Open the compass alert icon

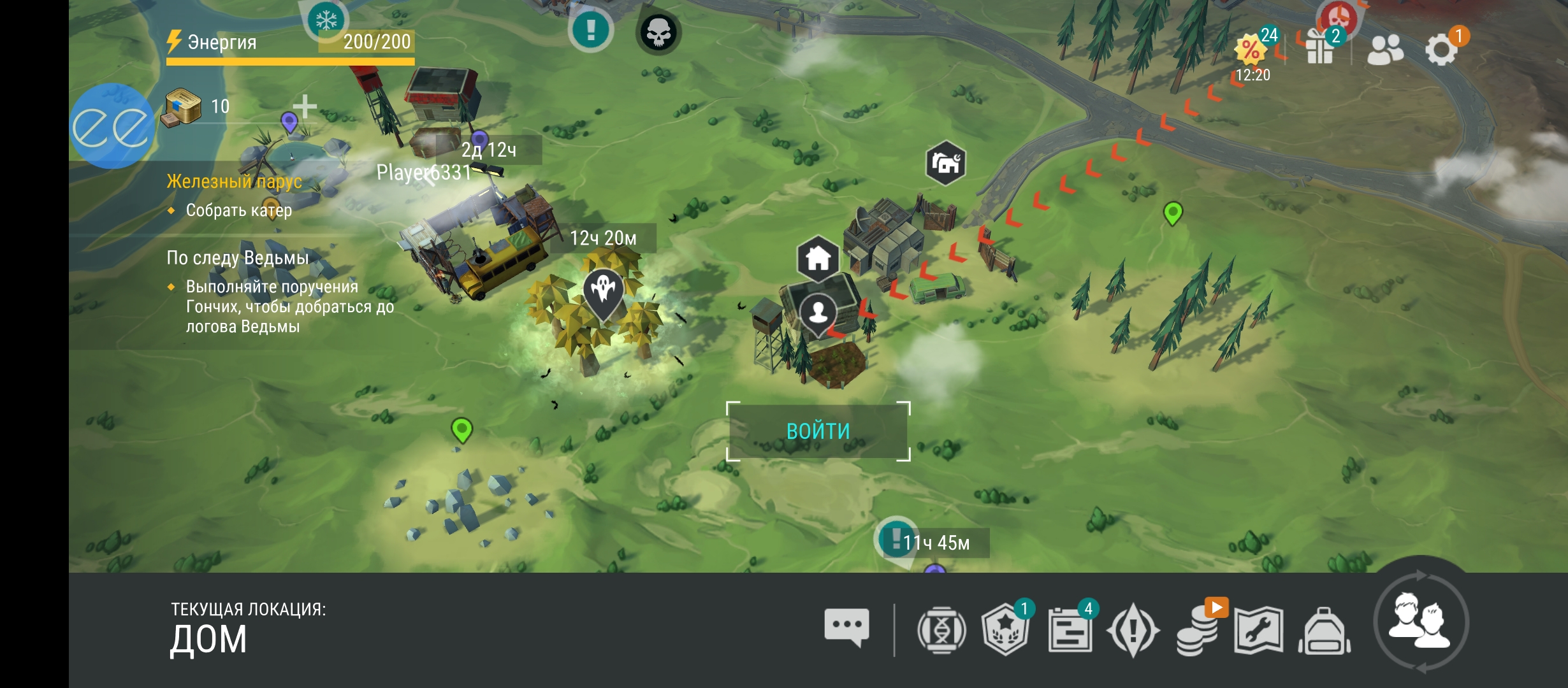pos(1133,631)
